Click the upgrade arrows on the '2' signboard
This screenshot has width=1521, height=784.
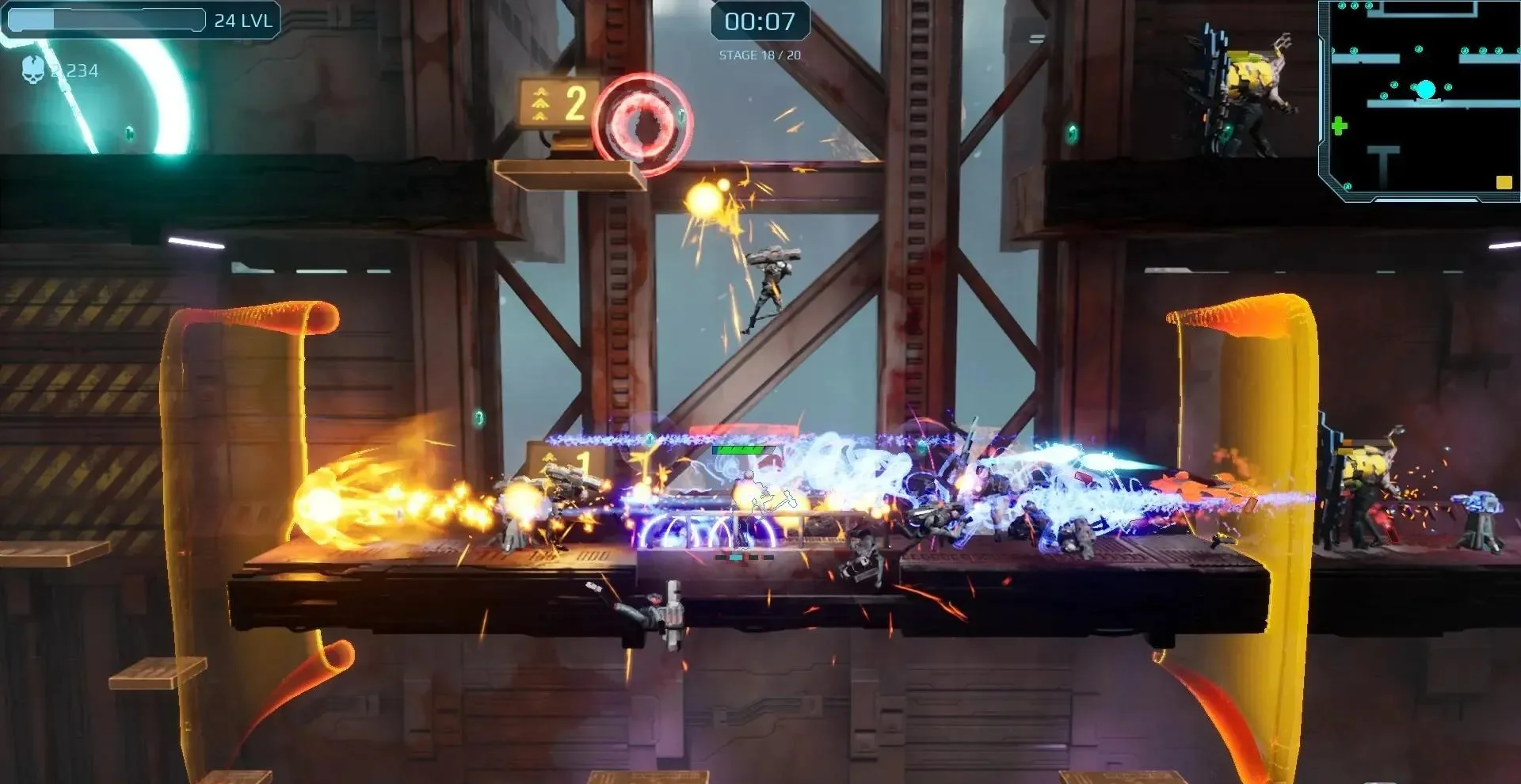[539, 103]
